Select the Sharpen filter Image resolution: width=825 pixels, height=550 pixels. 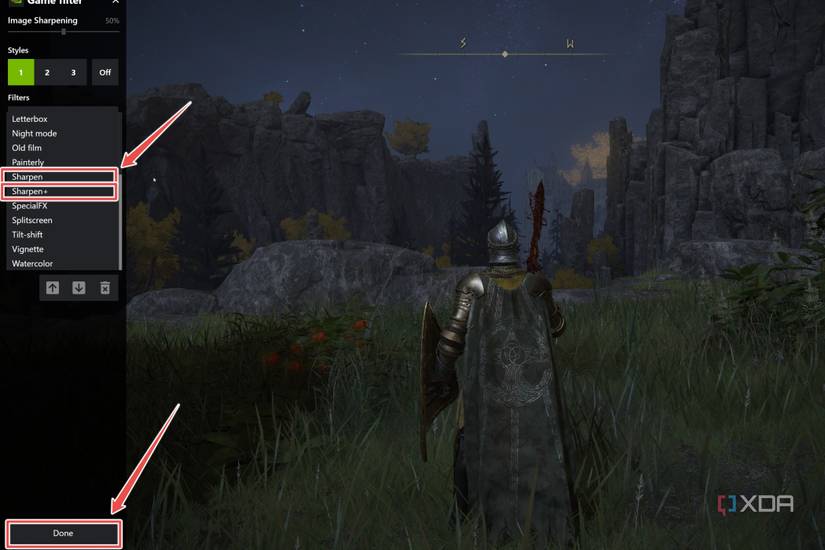click(28, 177)
